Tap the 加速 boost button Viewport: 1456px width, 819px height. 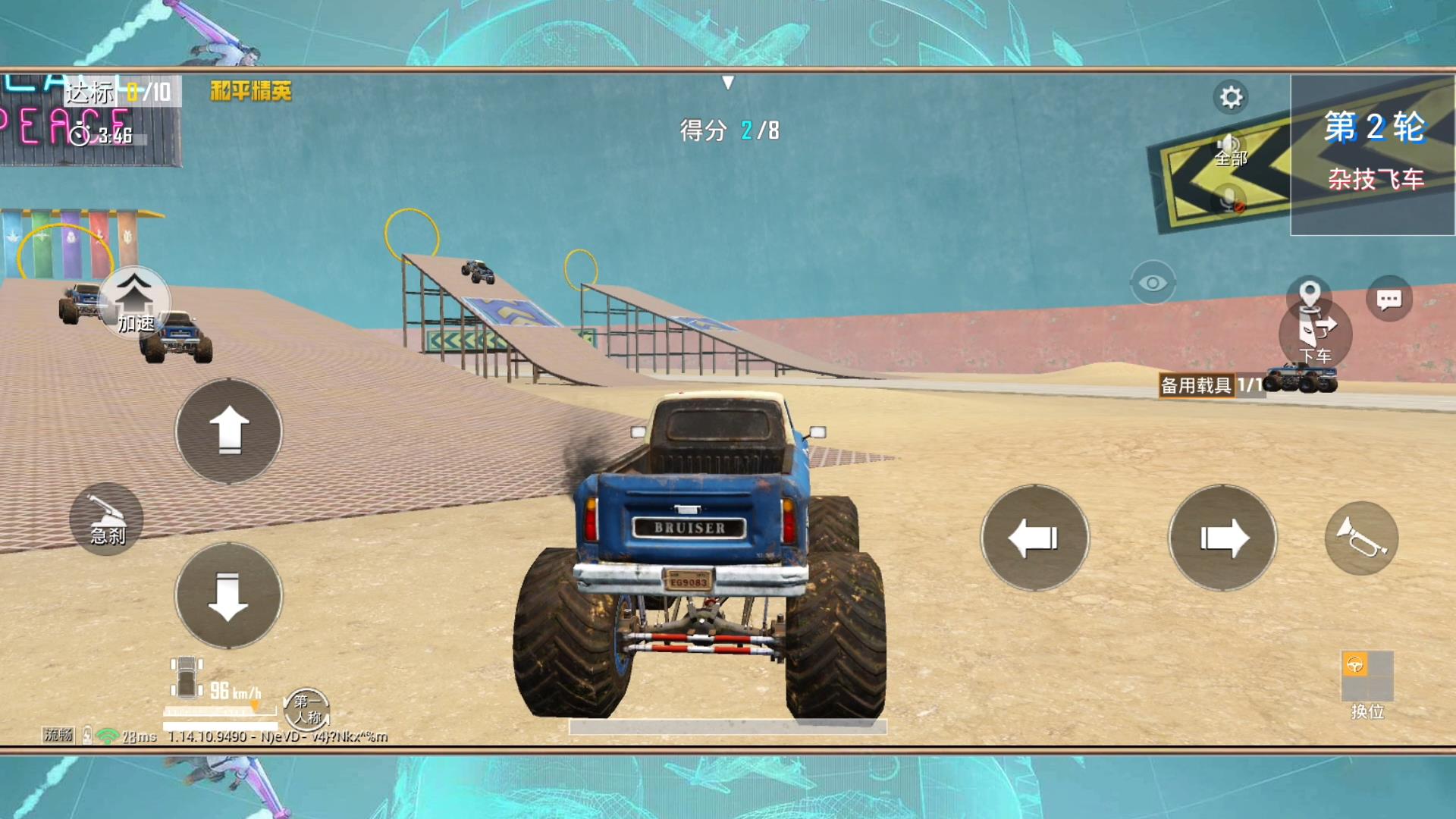point(134,301)
